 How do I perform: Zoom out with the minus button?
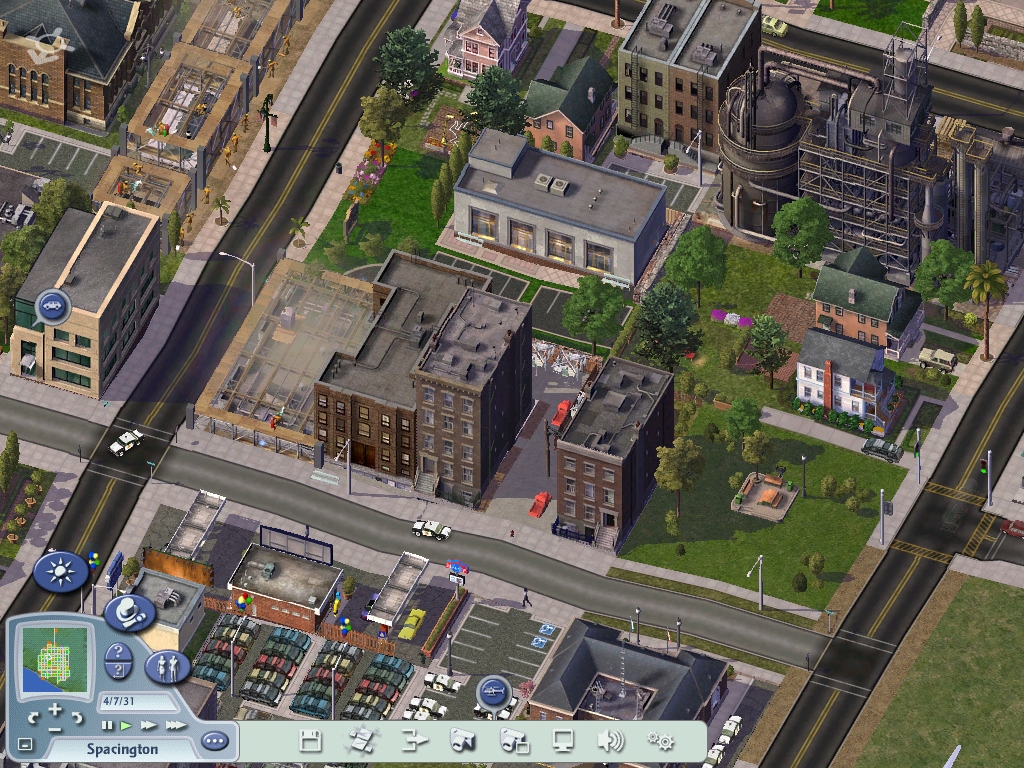coord(54,728)
